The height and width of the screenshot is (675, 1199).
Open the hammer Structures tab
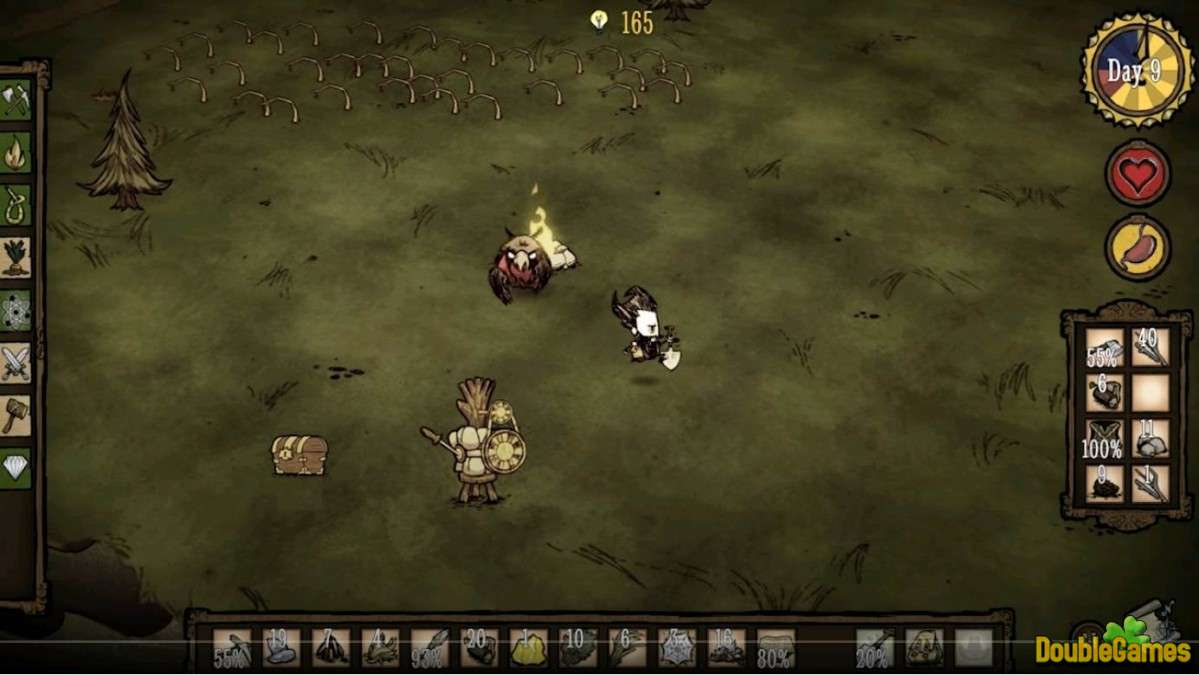(x=16, y=414)
